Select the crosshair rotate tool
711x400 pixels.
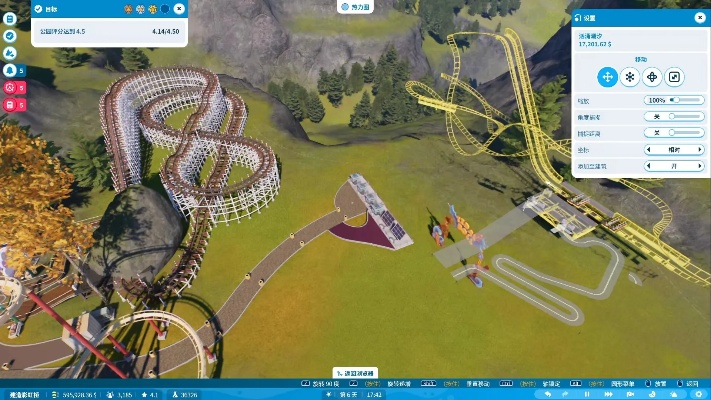point(652,77)
